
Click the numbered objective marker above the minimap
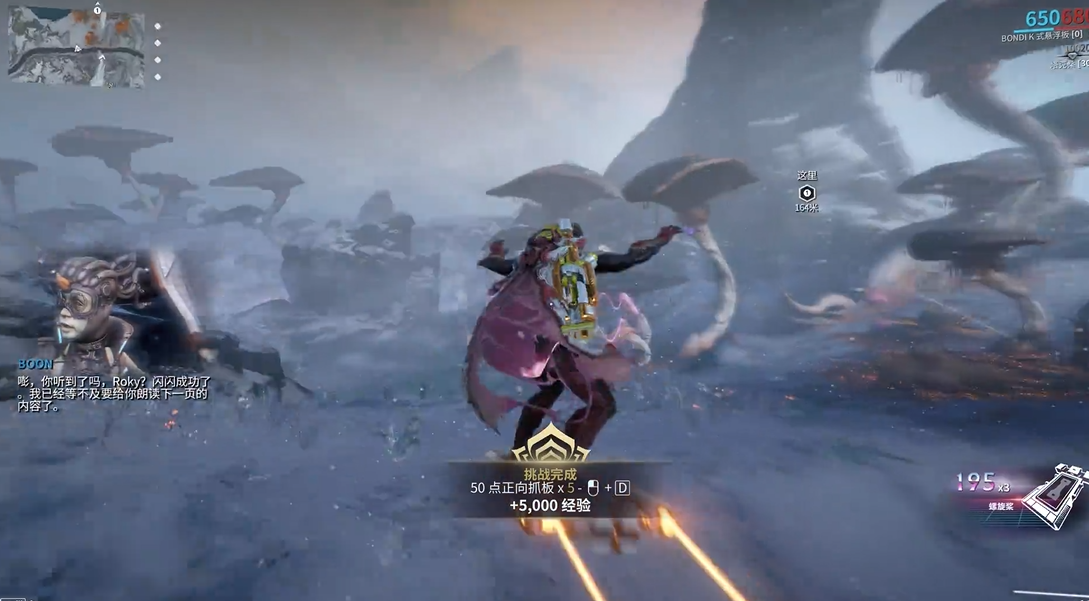[97, 8]
